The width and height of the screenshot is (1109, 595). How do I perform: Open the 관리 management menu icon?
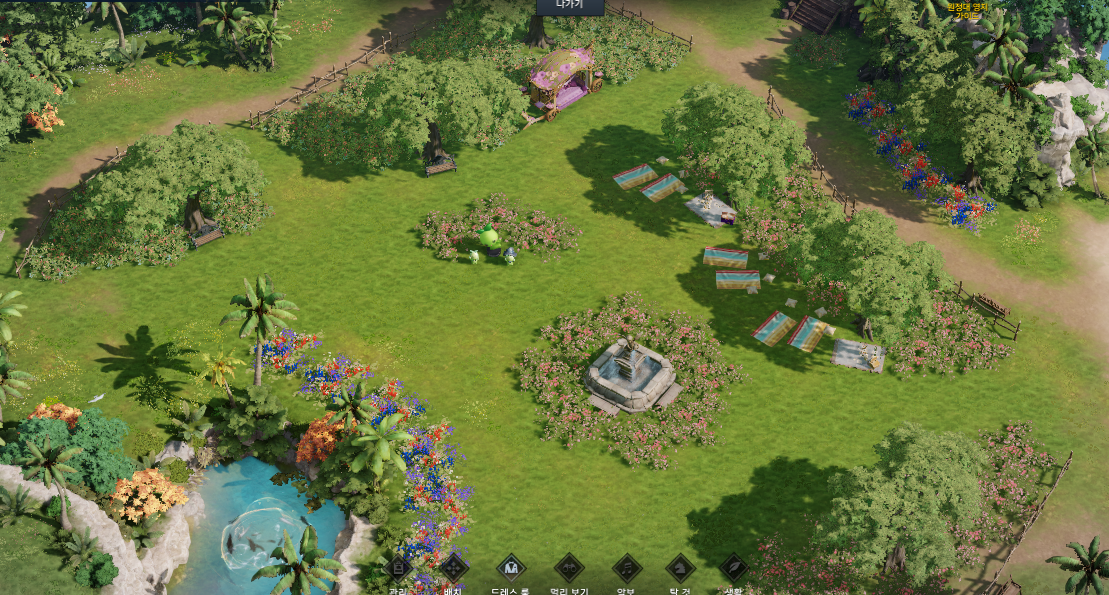coord(398,569)
